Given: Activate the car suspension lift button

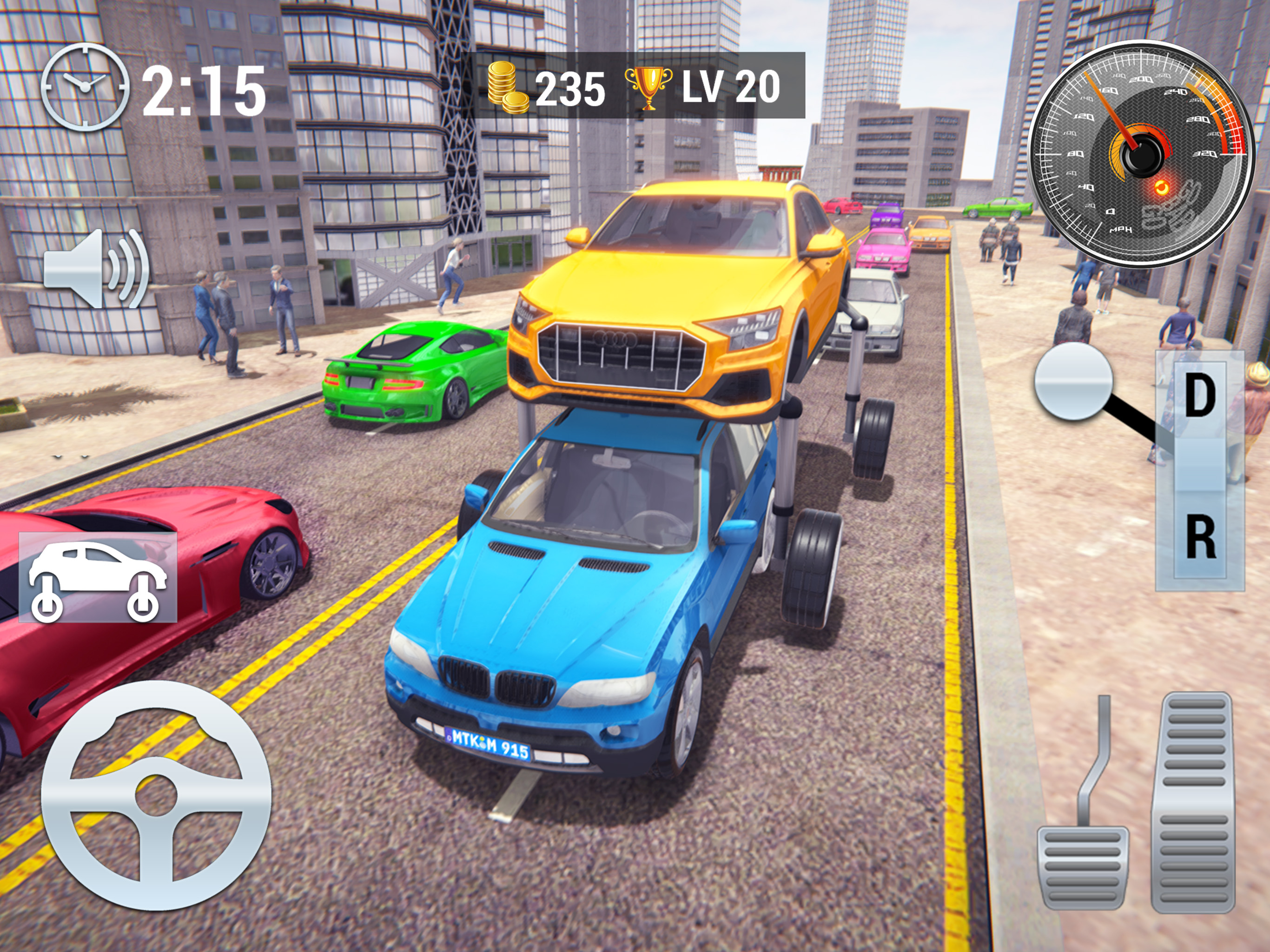Looking at the screenshot, I should click(98, 577).
